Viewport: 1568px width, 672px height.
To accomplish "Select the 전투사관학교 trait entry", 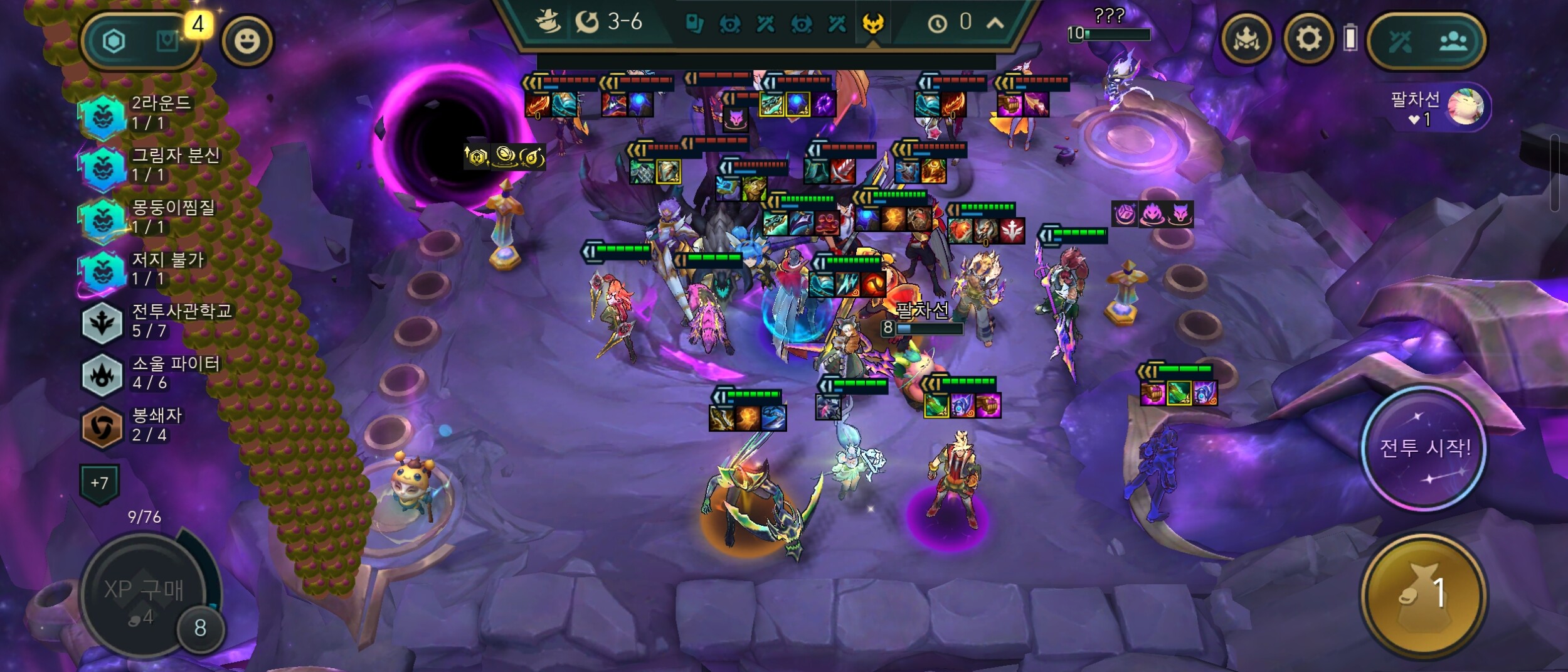I will 157,321.
